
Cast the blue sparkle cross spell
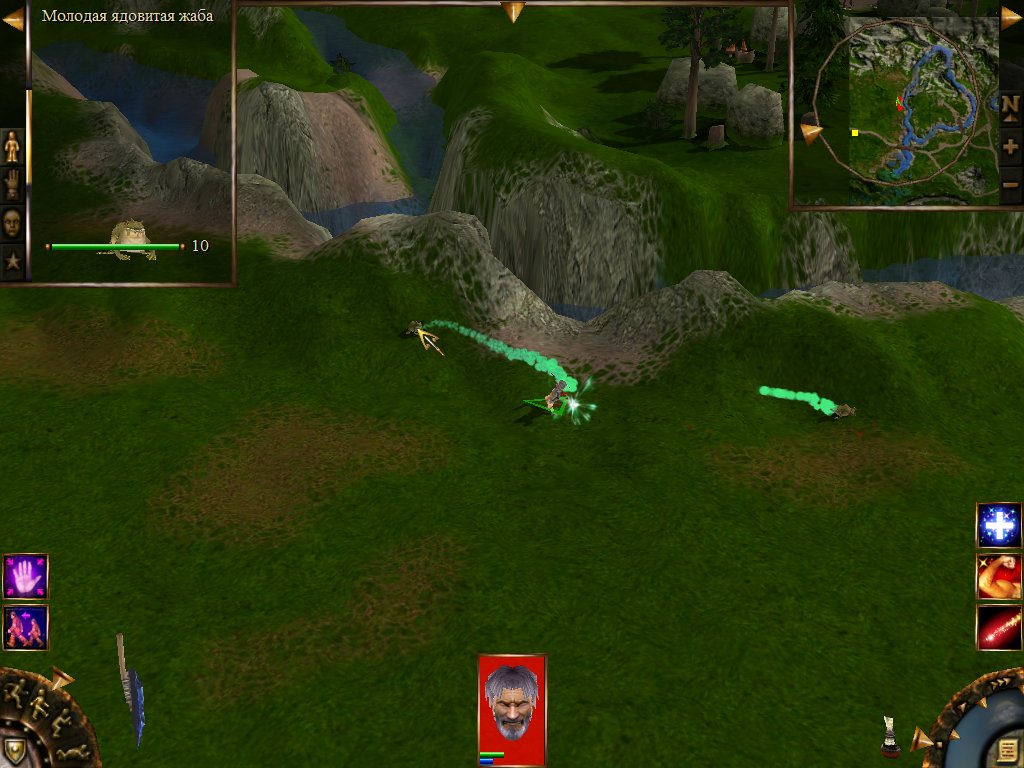998,526
